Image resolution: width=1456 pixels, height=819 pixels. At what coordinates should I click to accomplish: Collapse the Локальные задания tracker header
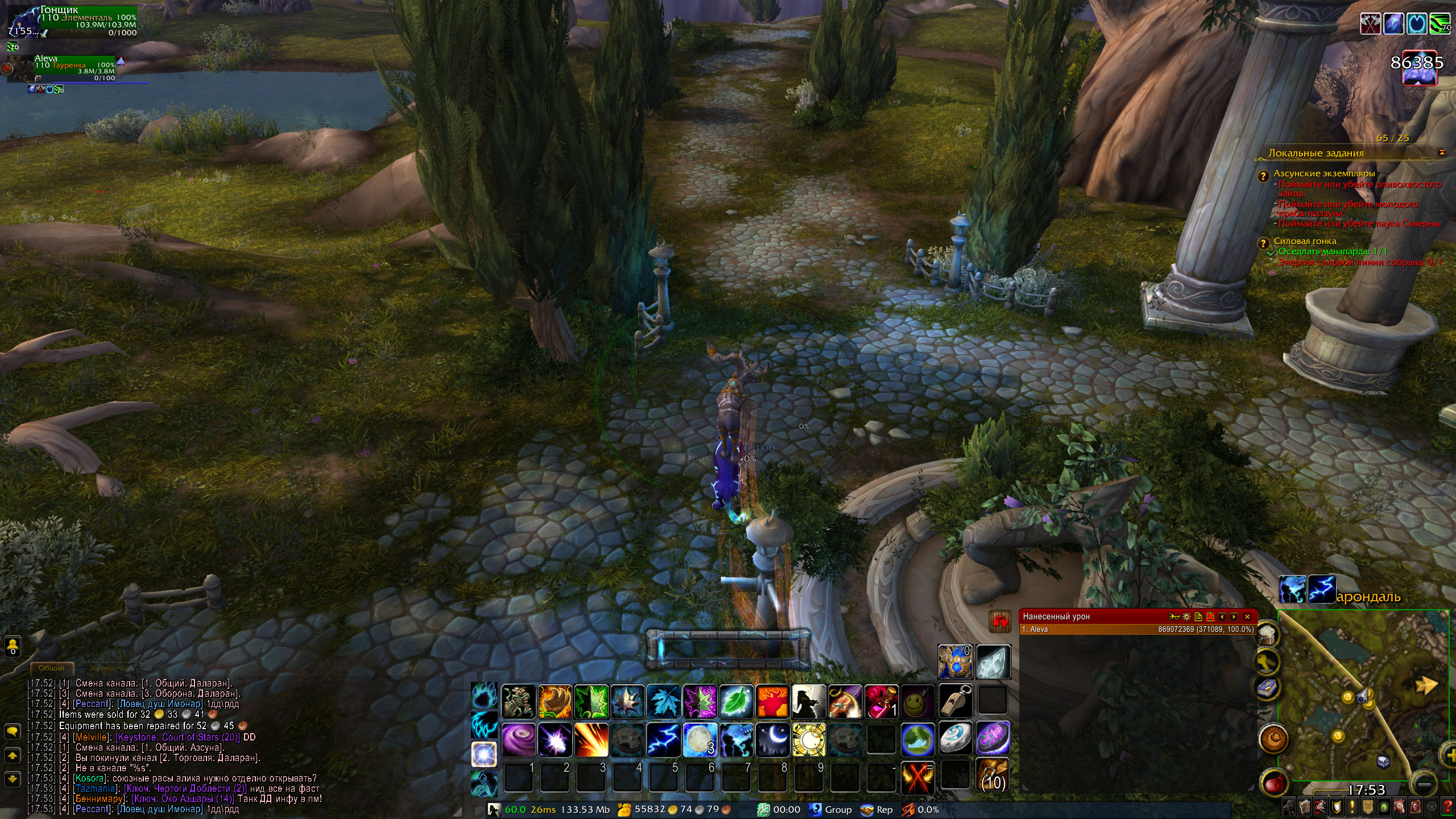[1442, 152]
